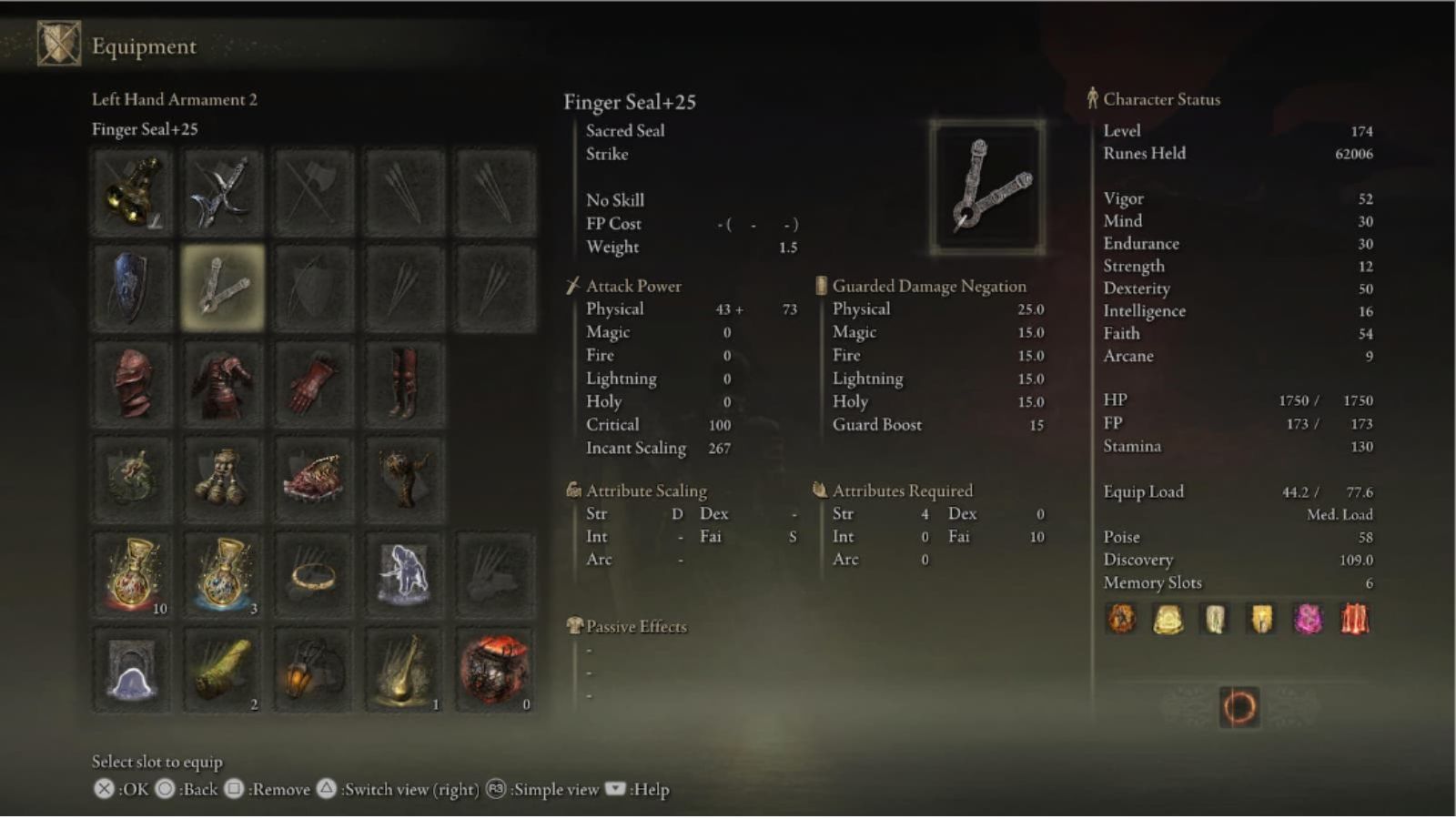Select the golden ring talisman icon
This screenshot has width=1456, height=819.
point(313,573)
